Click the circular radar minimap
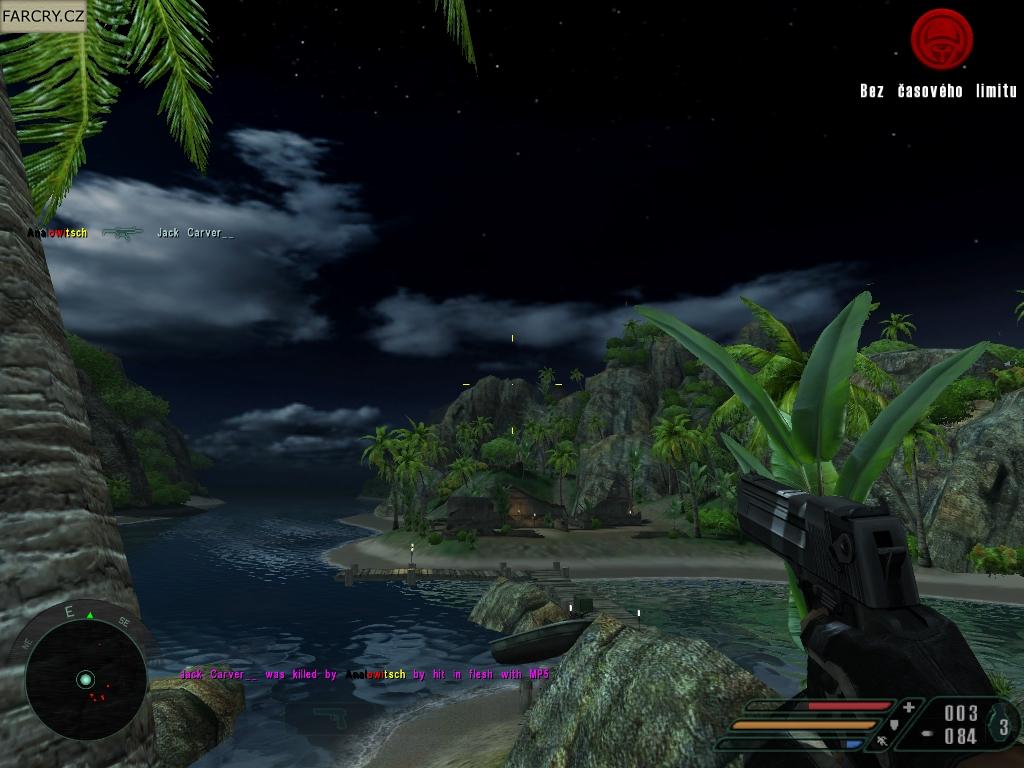This screenshot has width=1024, height=768. 85,678
